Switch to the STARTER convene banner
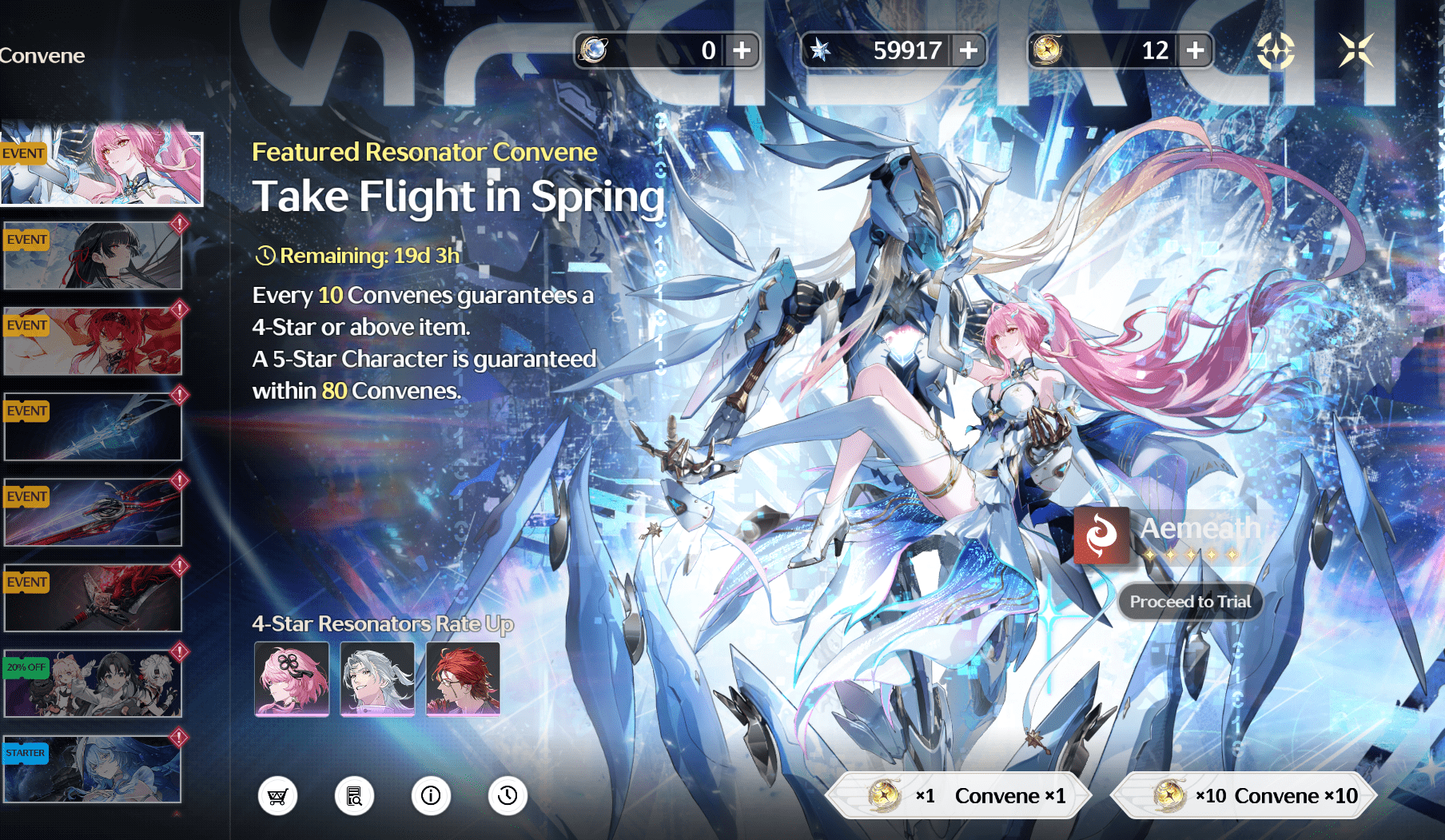 click(x=93, y=766)
